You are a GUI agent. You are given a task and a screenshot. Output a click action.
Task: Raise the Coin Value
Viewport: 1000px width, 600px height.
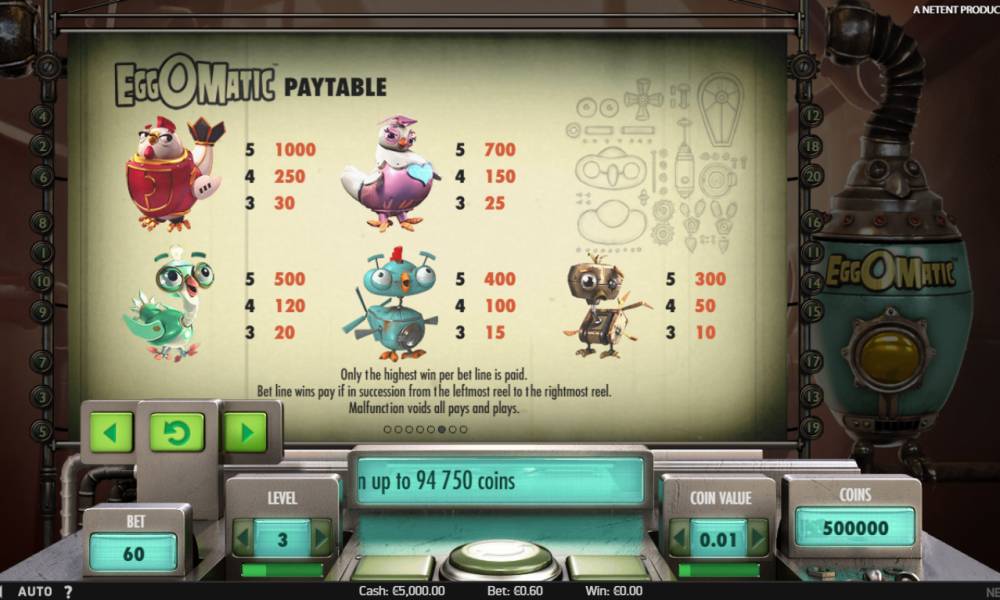click(x=759, y=539)
